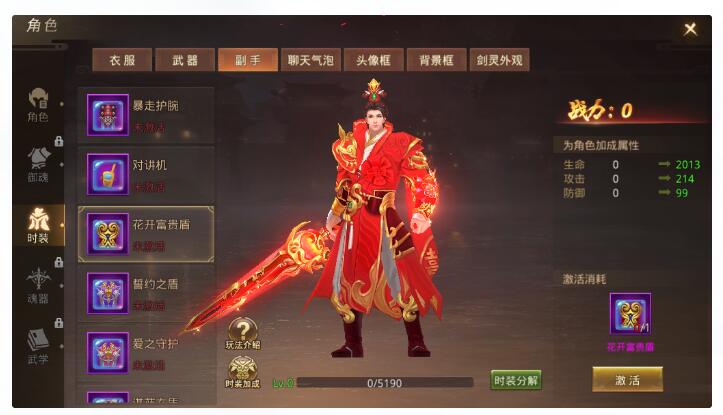Viewport: 723px width, 415px height.
Task: Click the 激活 button
Action: coord(627,379)
